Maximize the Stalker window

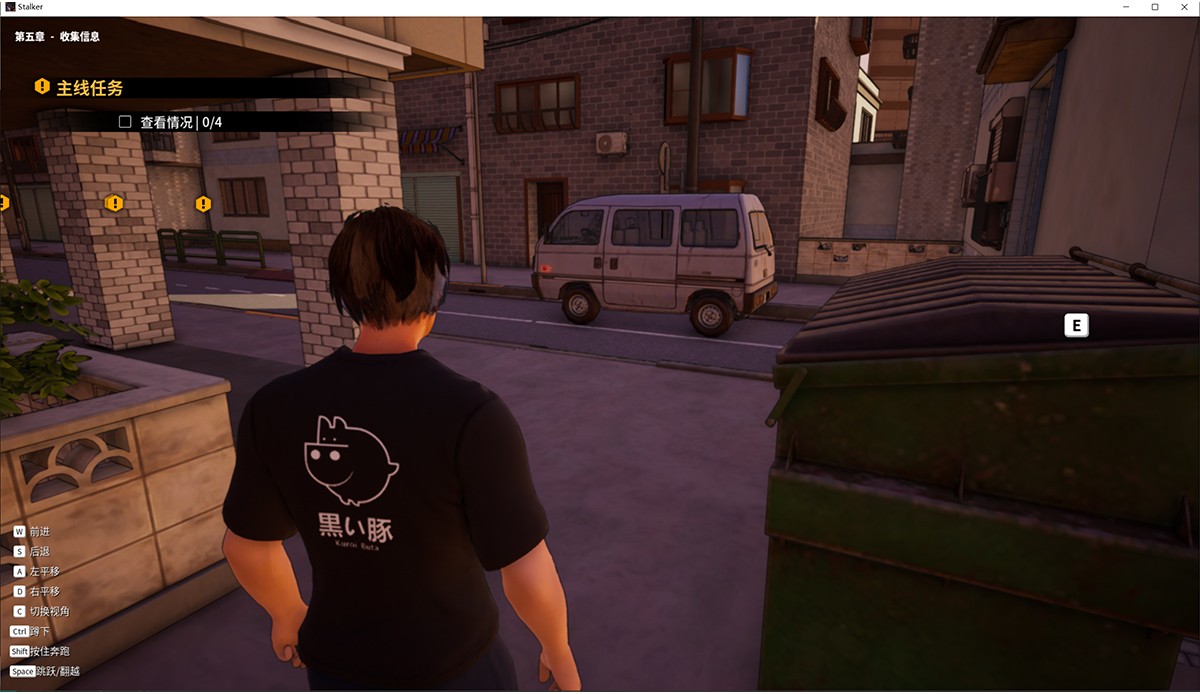1155,7
